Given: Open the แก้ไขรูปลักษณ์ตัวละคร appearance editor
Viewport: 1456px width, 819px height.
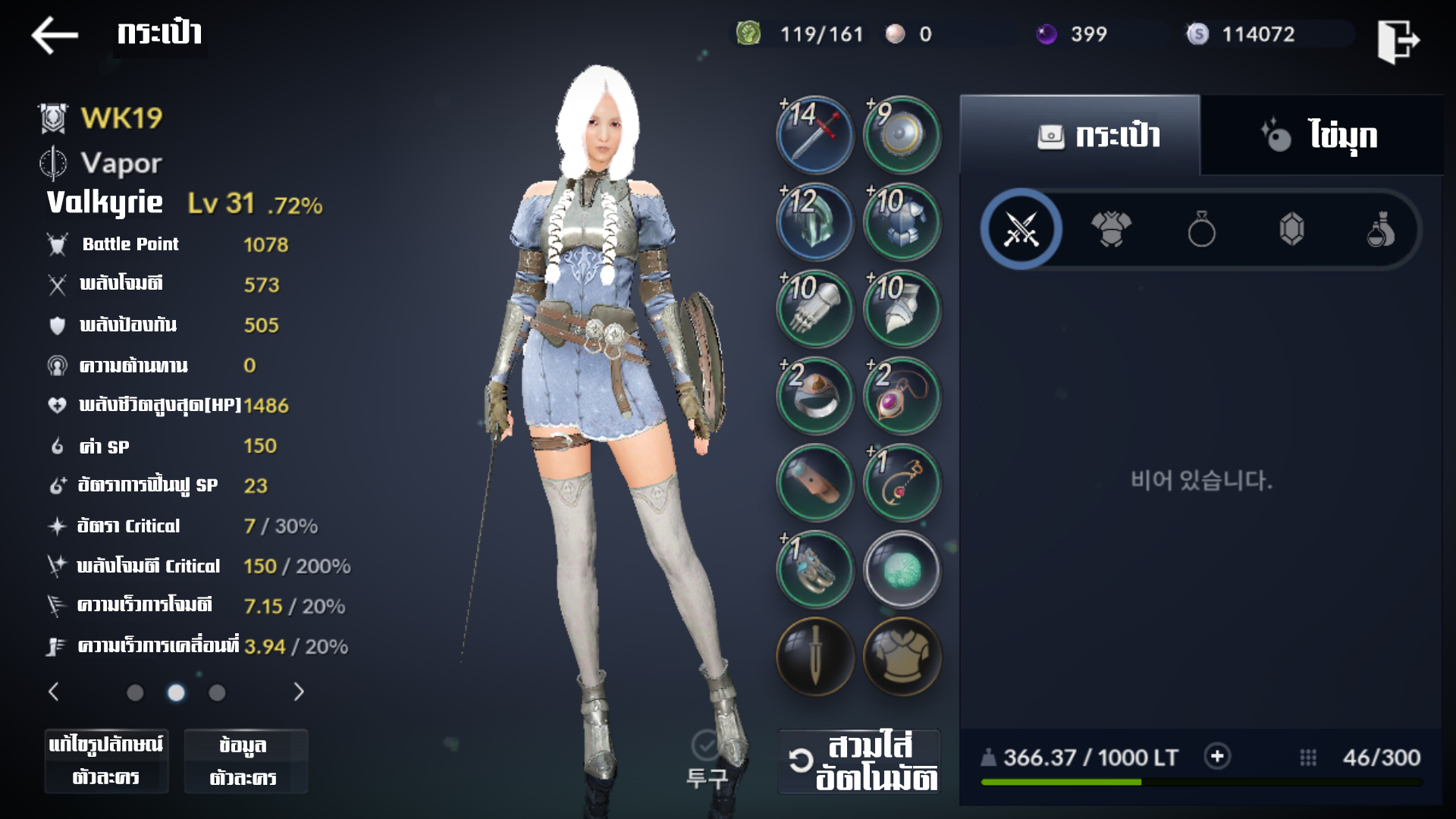Looking at the screenshot, I should 106,761.
